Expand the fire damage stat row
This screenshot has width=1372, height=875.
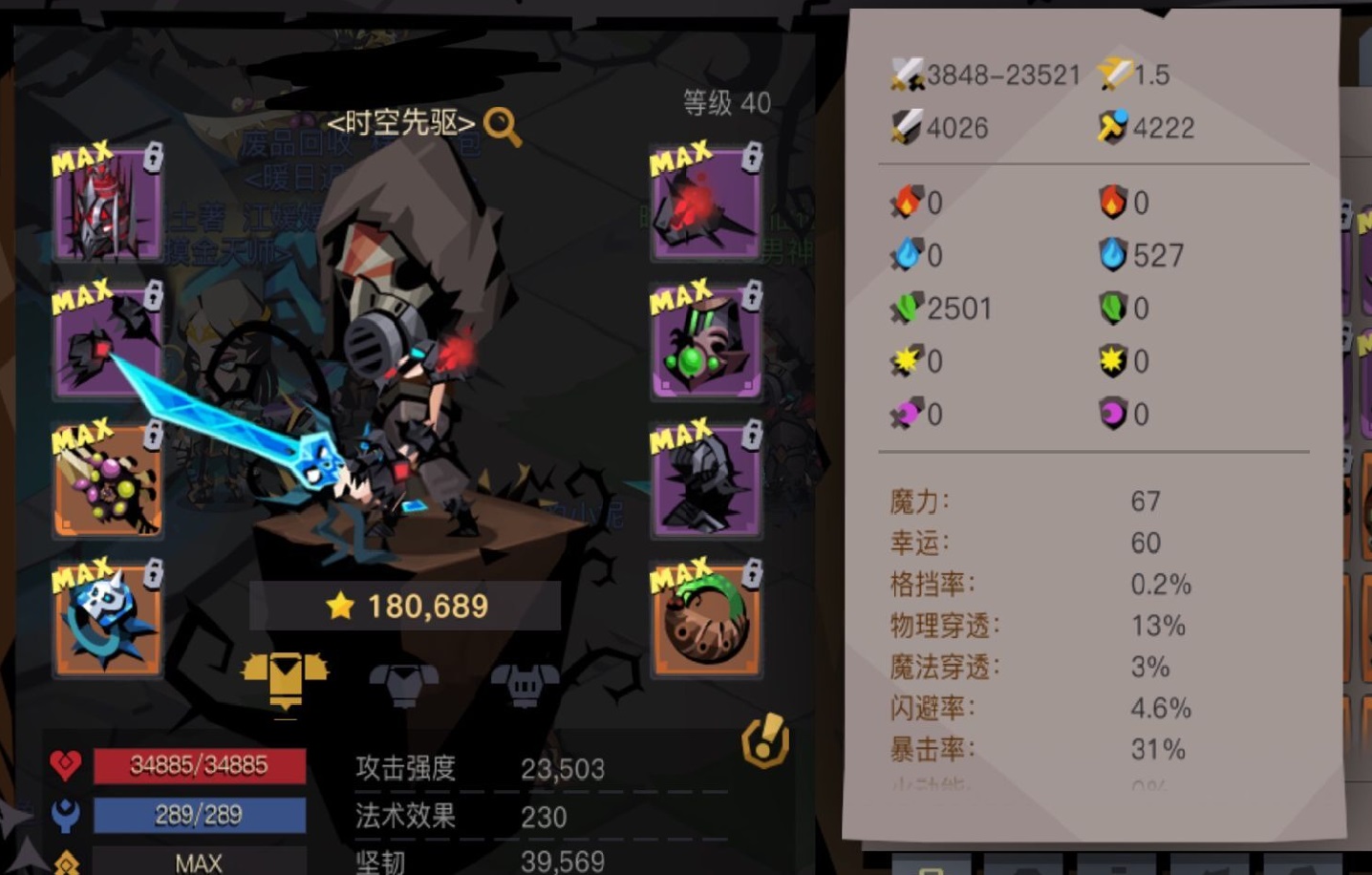(912, 203)
